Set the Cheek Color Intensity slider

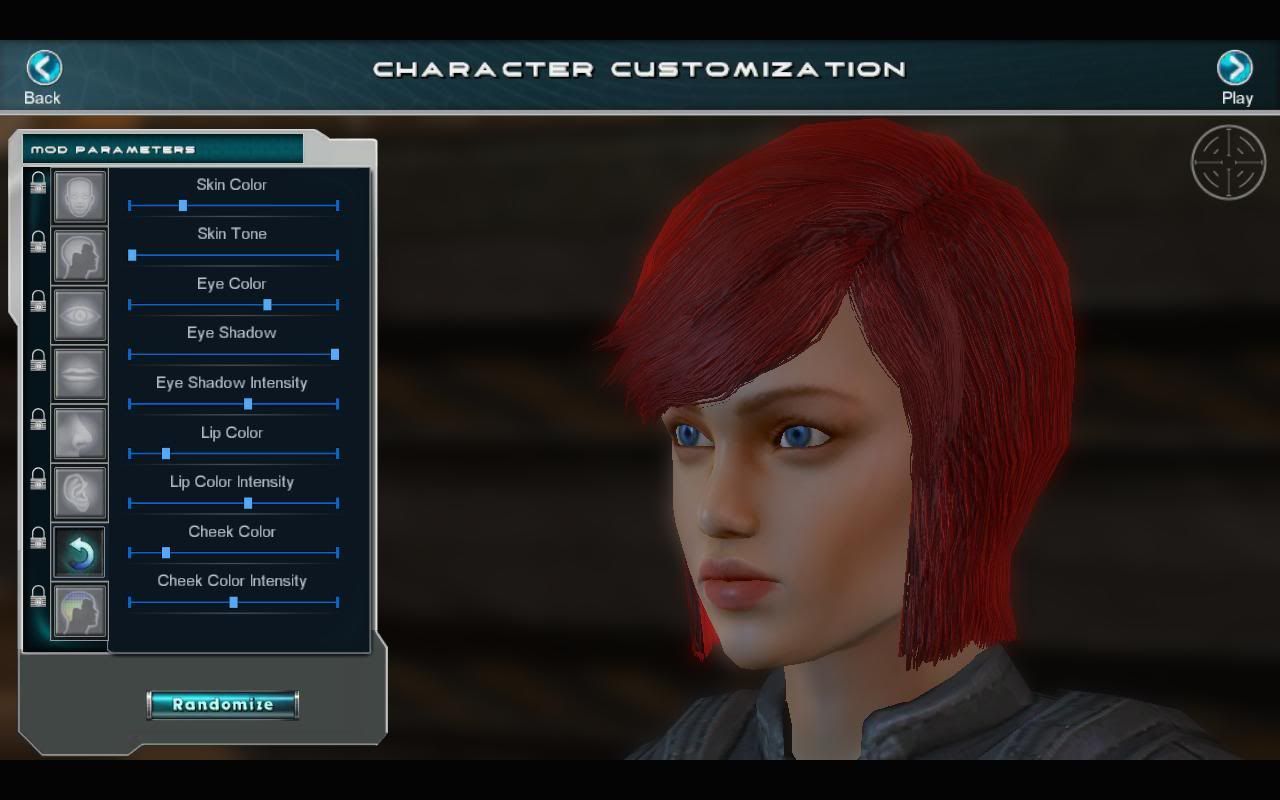point(234,602)
